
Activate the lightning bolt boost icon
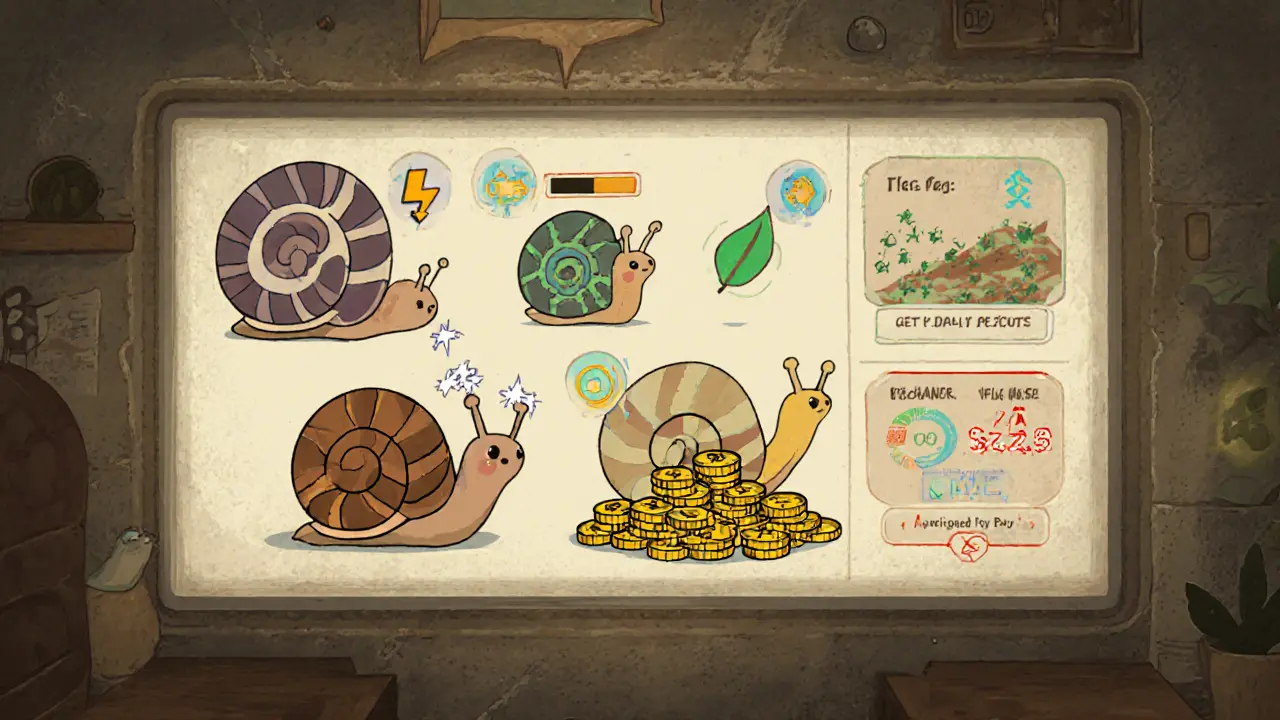point(420,190)
